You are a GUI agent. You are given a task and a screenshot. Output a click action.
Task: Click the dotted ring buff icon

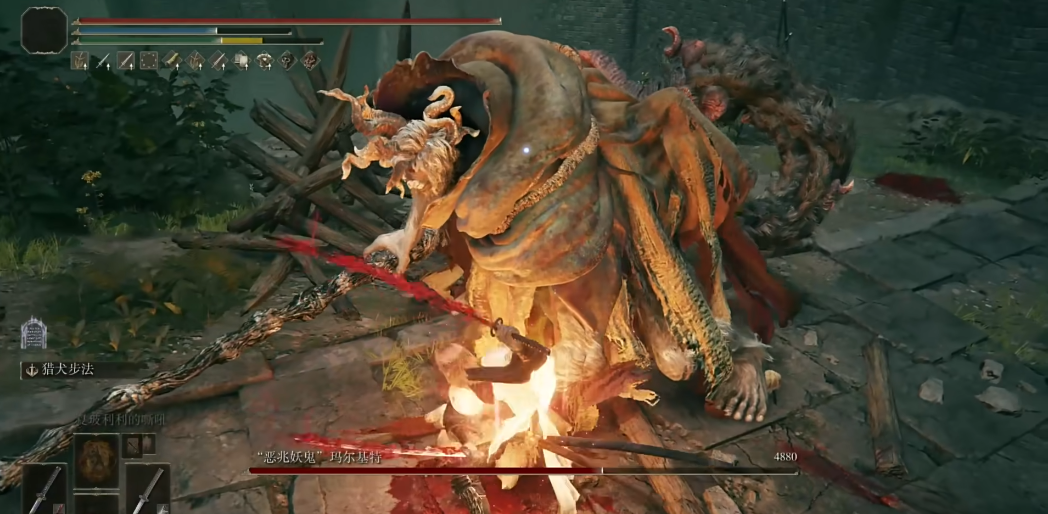point(149,61)
